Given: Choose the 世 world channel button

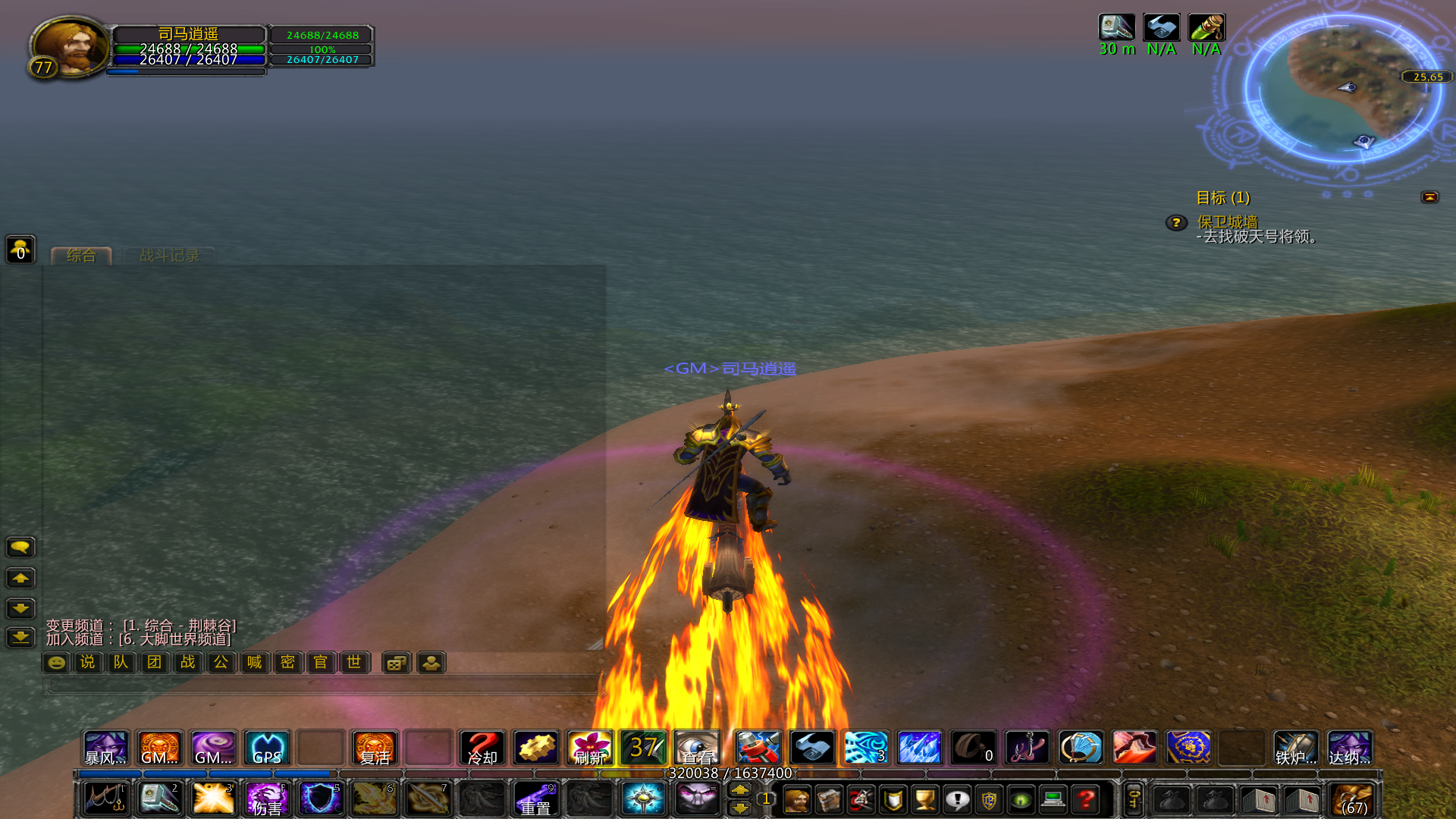Looking at the screenshot, I should point(353,663).
